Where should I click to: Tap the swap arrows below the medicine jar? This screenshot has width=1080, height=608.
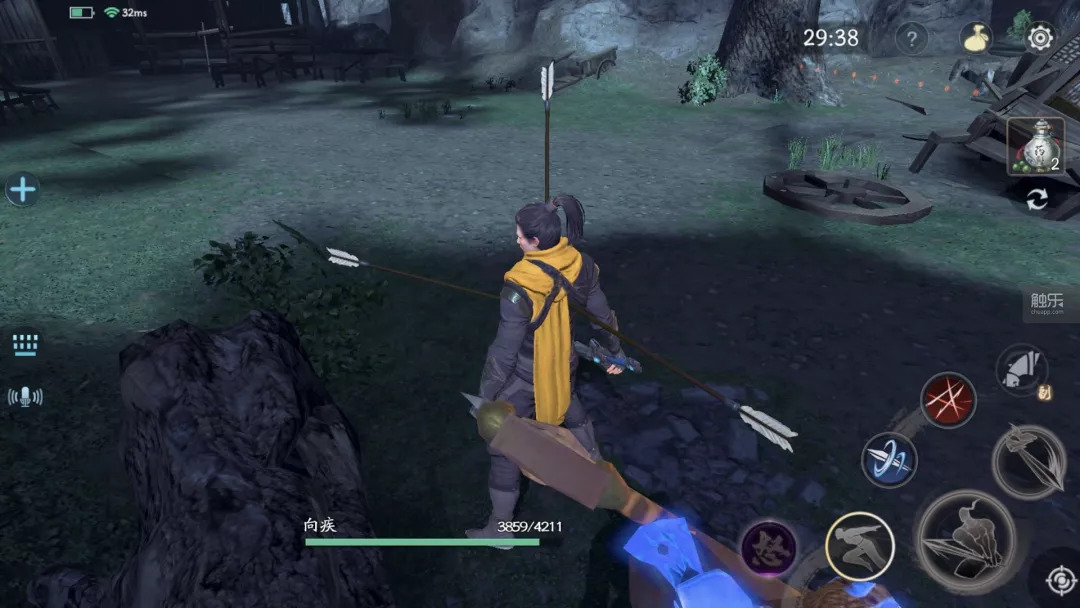1037,199
